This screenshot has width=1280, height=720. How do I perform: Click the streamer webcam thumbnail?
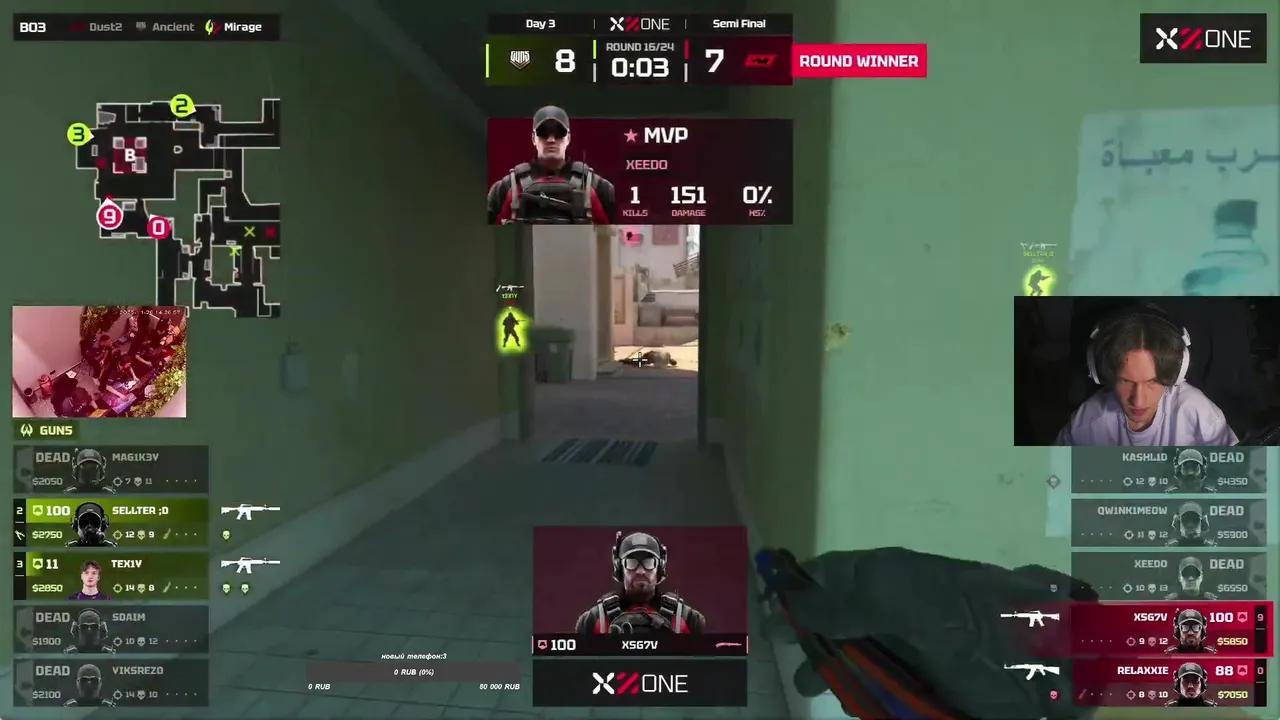click(x=1145, y=371)
